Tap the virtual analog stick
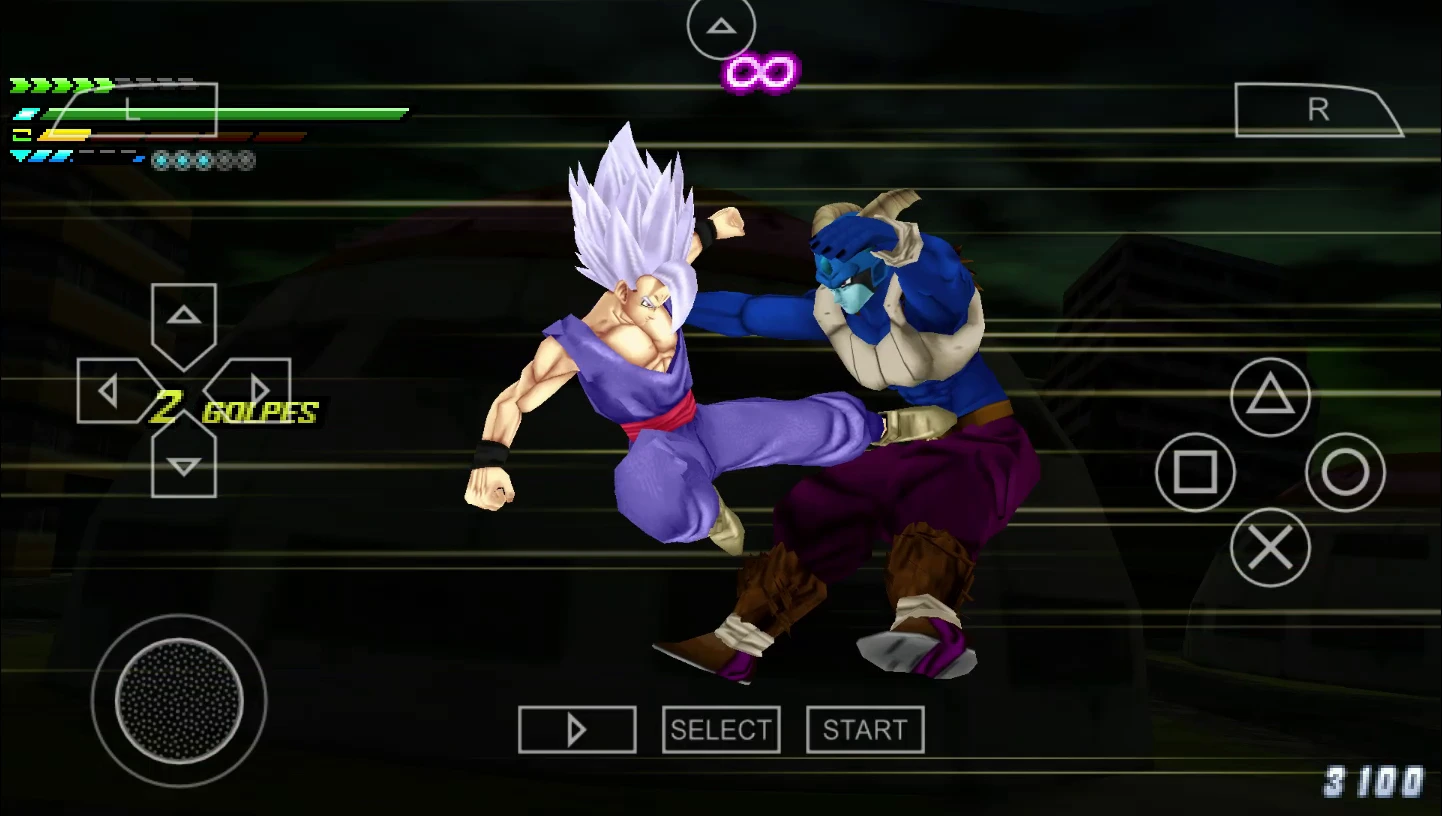Viewport: 1442px width, 816px height. coord(178,702)
